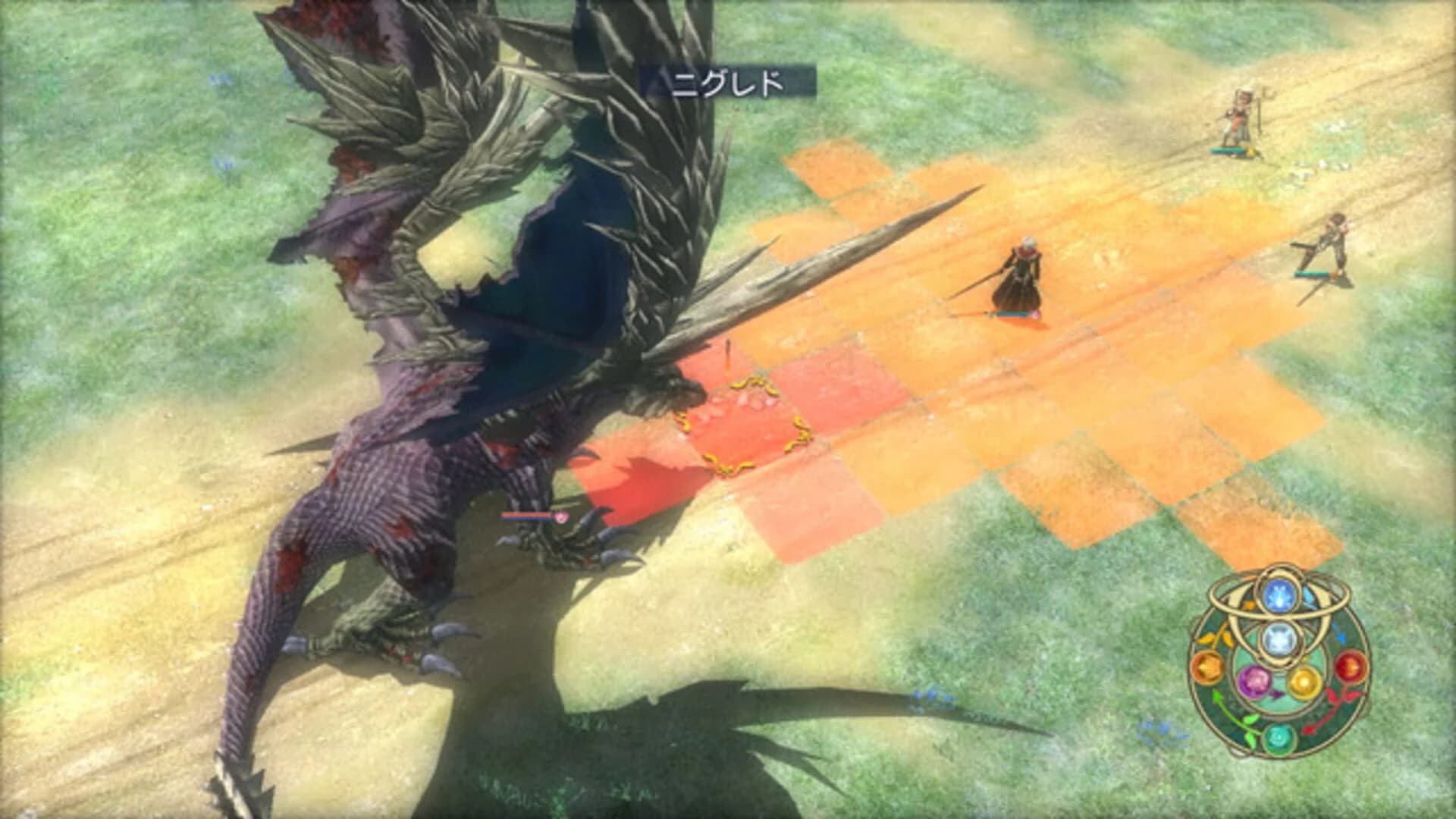Select the red fire gem on the elemental wheel
The height and width of the screenshot is (819, 1456).
click(x=1349, y=667)
